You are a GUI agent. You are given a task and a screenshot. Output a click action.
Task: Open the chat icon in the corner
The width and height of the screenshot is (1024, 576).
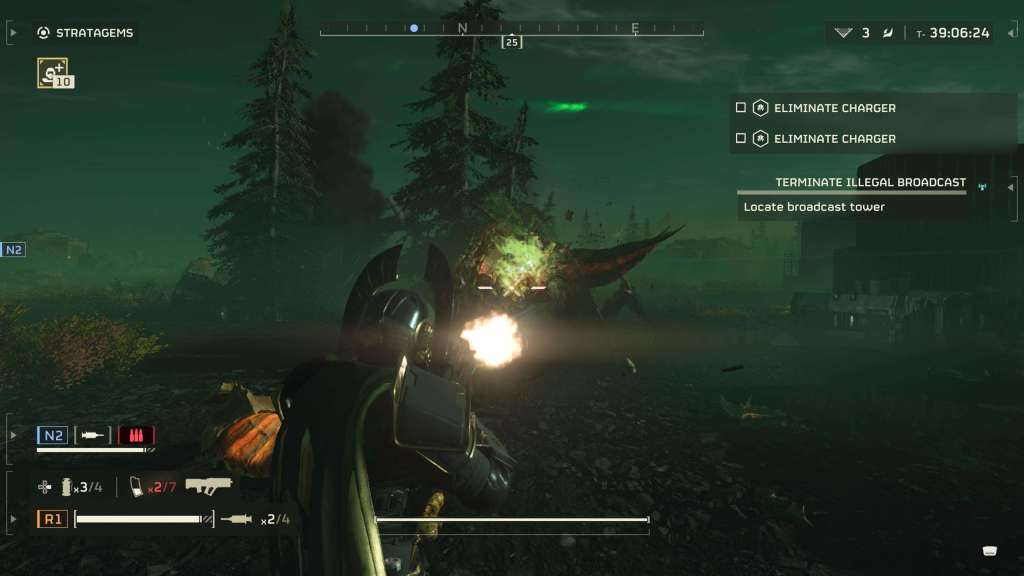pyautogui.click(x=989, y=551)
